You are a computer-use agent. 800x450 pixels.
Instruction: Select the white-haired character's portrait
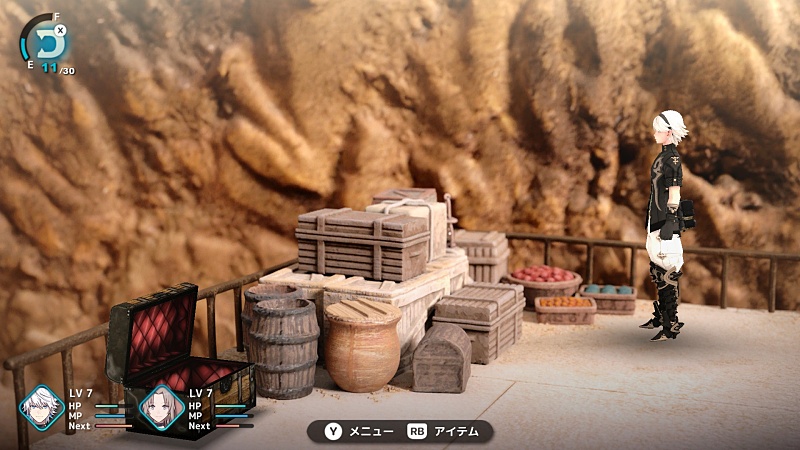click(x=43, y=407)
